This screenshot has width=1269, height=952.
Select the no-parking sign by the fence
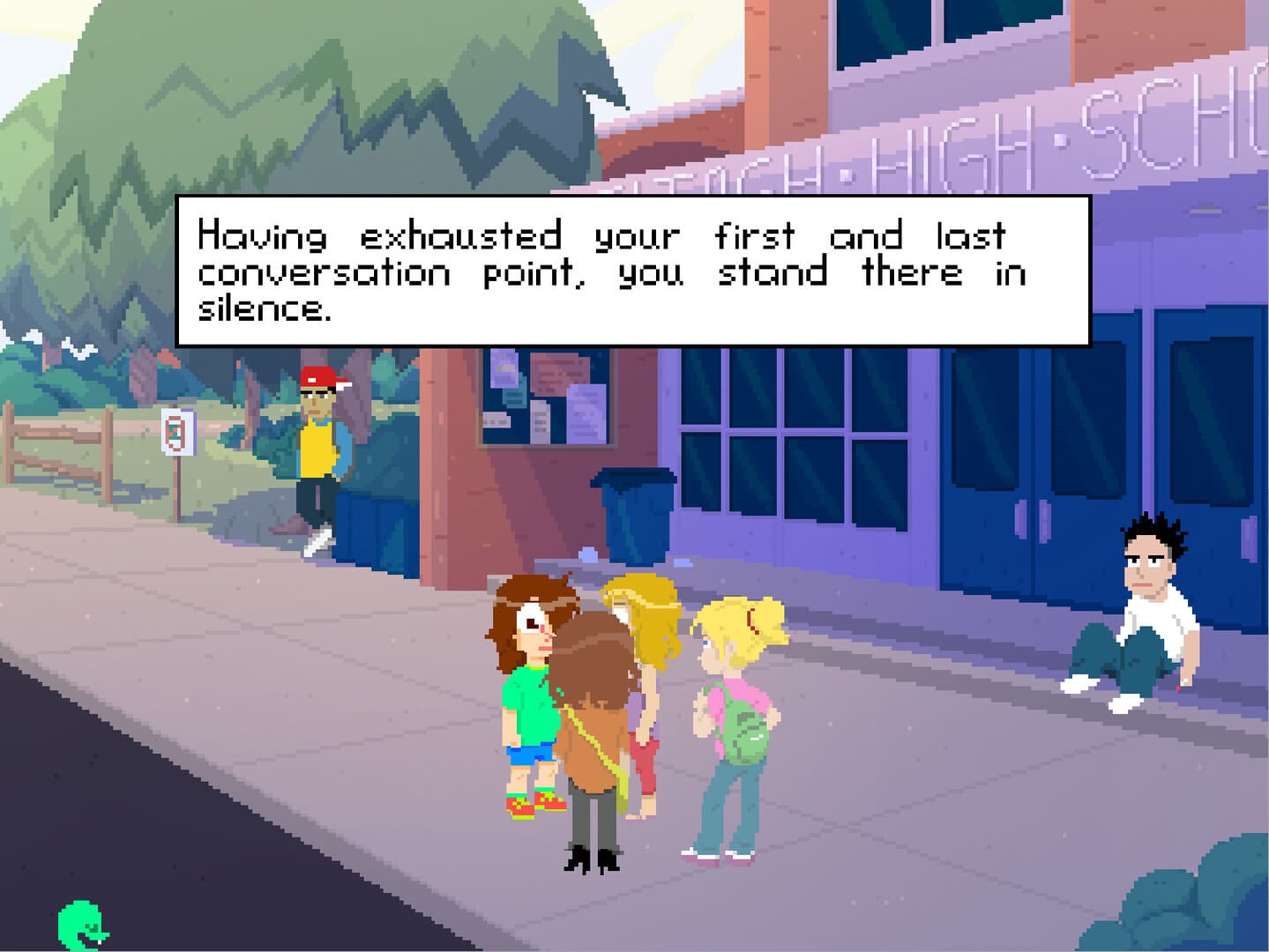(x=177, y=434)
